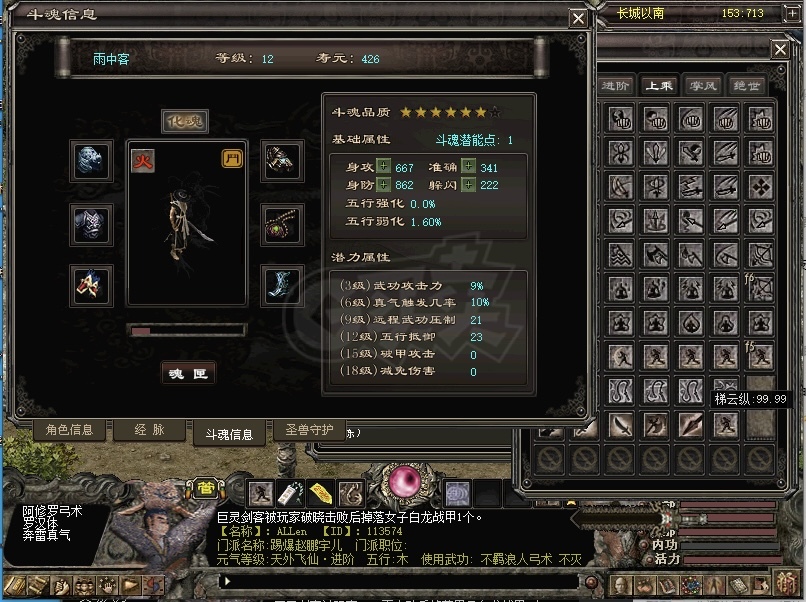This screenshot has height=602, width=806.
Task: Select the 斗魂信息 tab
Action: pyautogui.click(x=229, y=434)
